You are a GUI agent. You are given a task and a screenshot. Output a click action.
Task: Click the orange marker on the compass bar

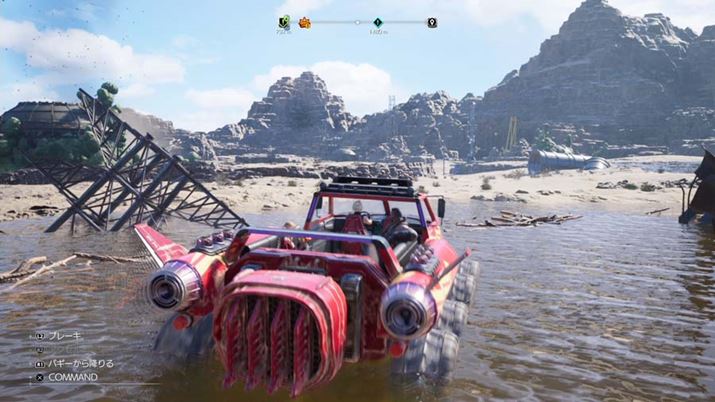pyautogui.click(x=304, y=22)
